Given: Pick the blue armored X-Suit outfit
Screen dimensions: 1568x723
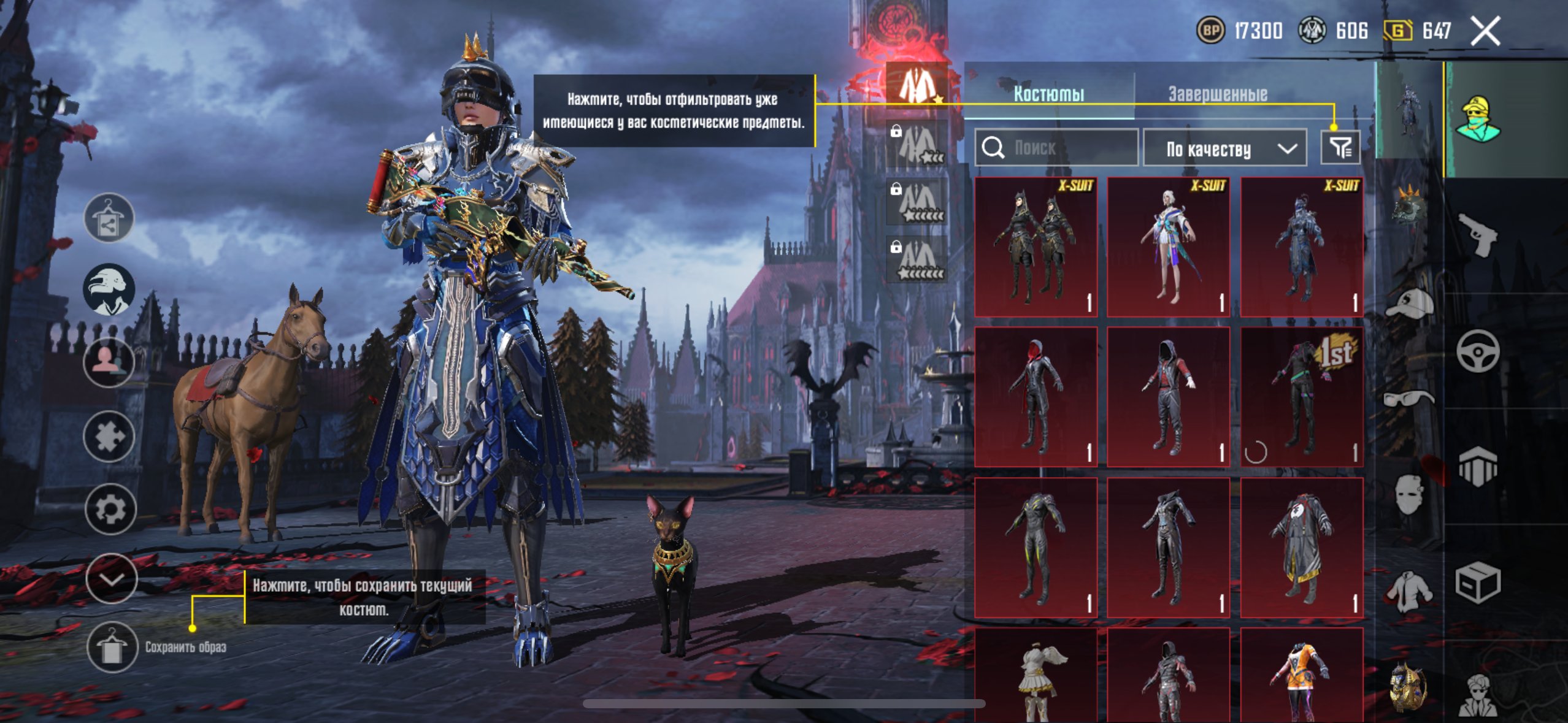Looking at the screenshot, I should [x=1302, y=247].
